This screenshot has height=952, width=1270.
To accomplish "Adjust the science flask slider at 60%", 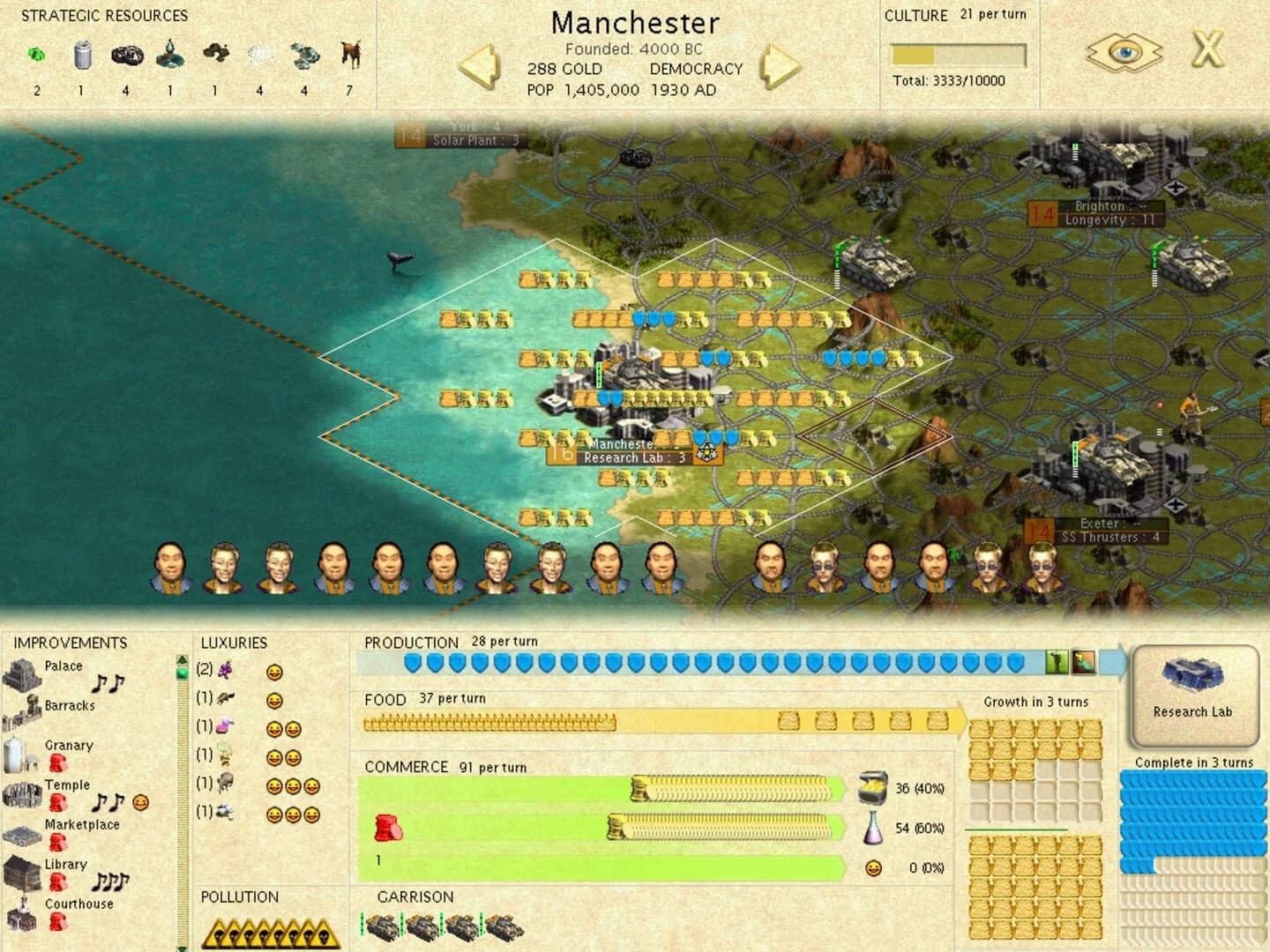I will point(617,828).
